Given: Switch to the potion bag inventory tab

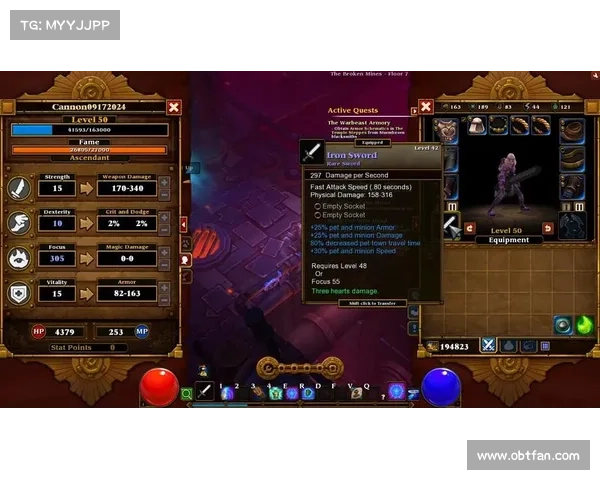Looking at the screenshot, I should (x=510, y=345).
